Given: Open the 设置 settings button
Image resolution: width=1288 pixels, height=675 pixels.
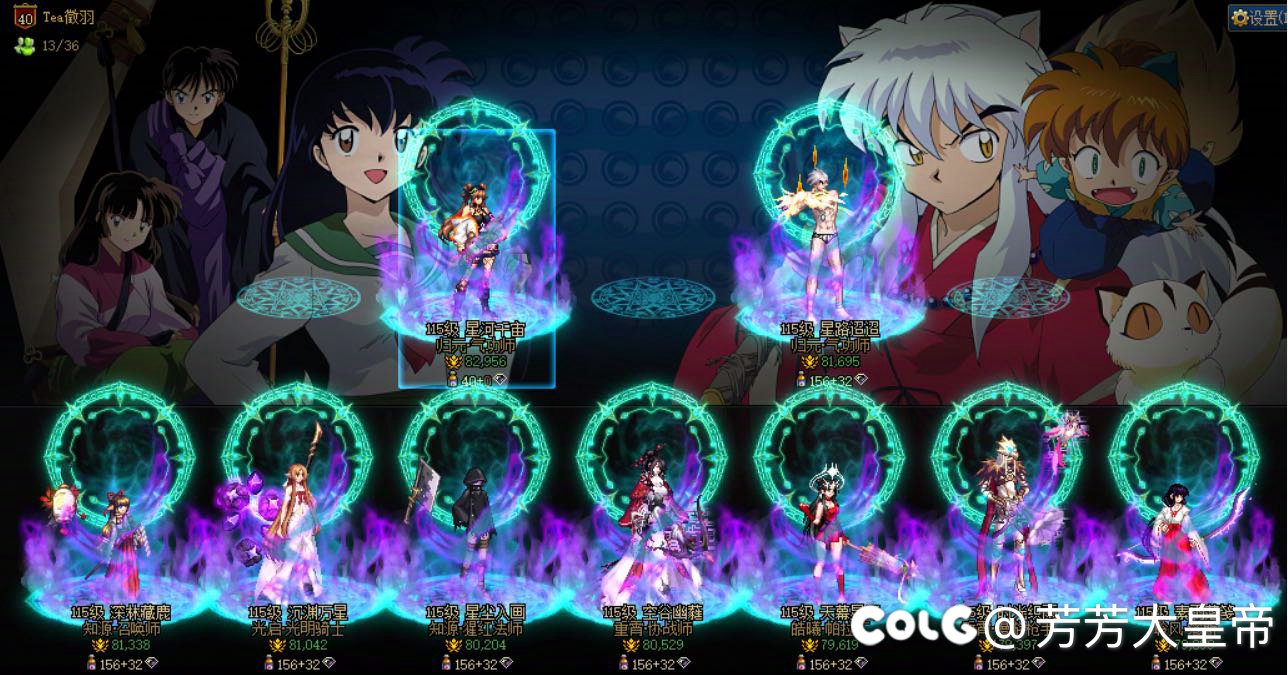Looking at the screenshot, I should pos(1258,17).
